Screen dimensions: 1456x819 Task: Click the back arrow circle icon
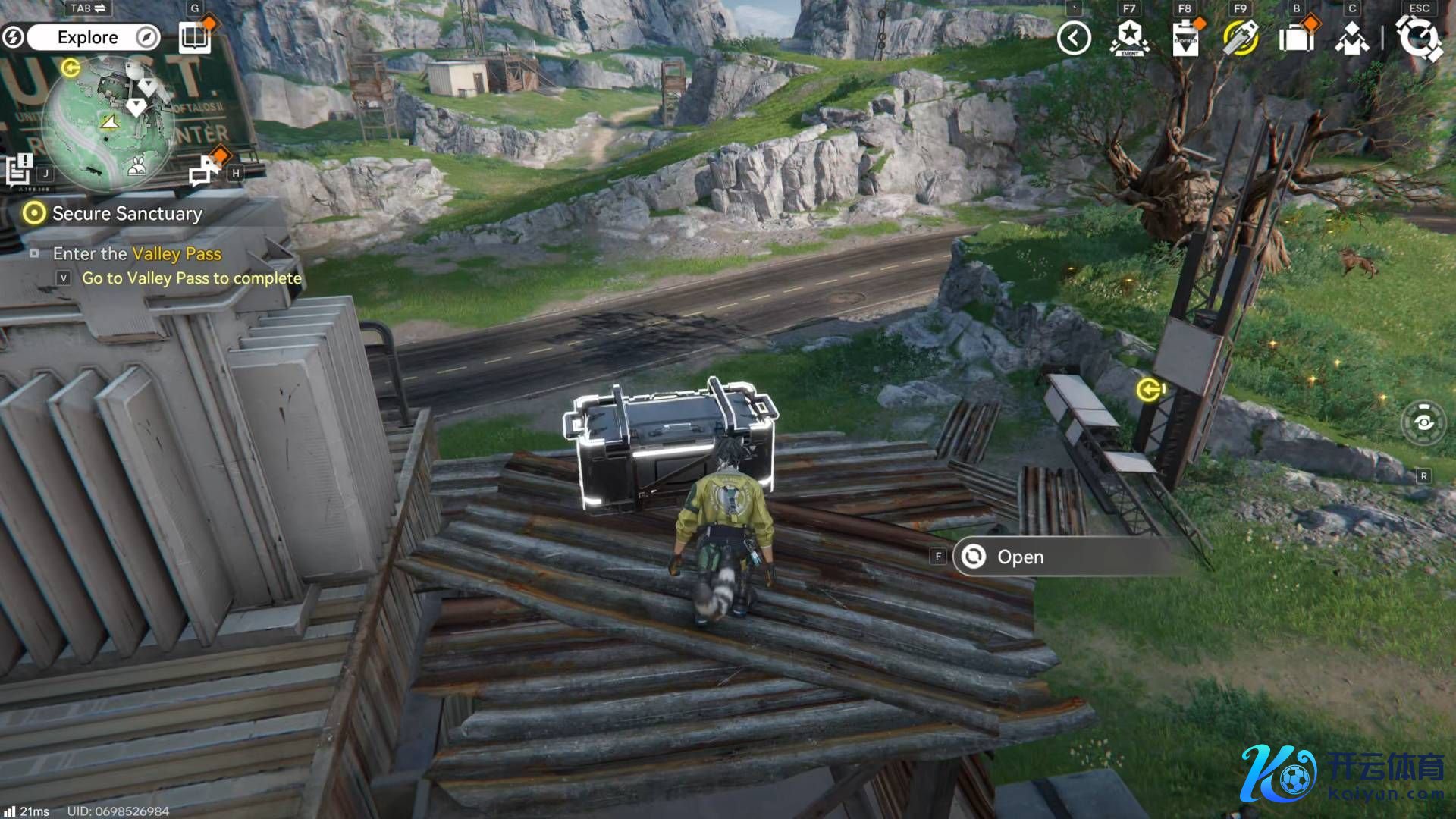tap(1074, 38)
